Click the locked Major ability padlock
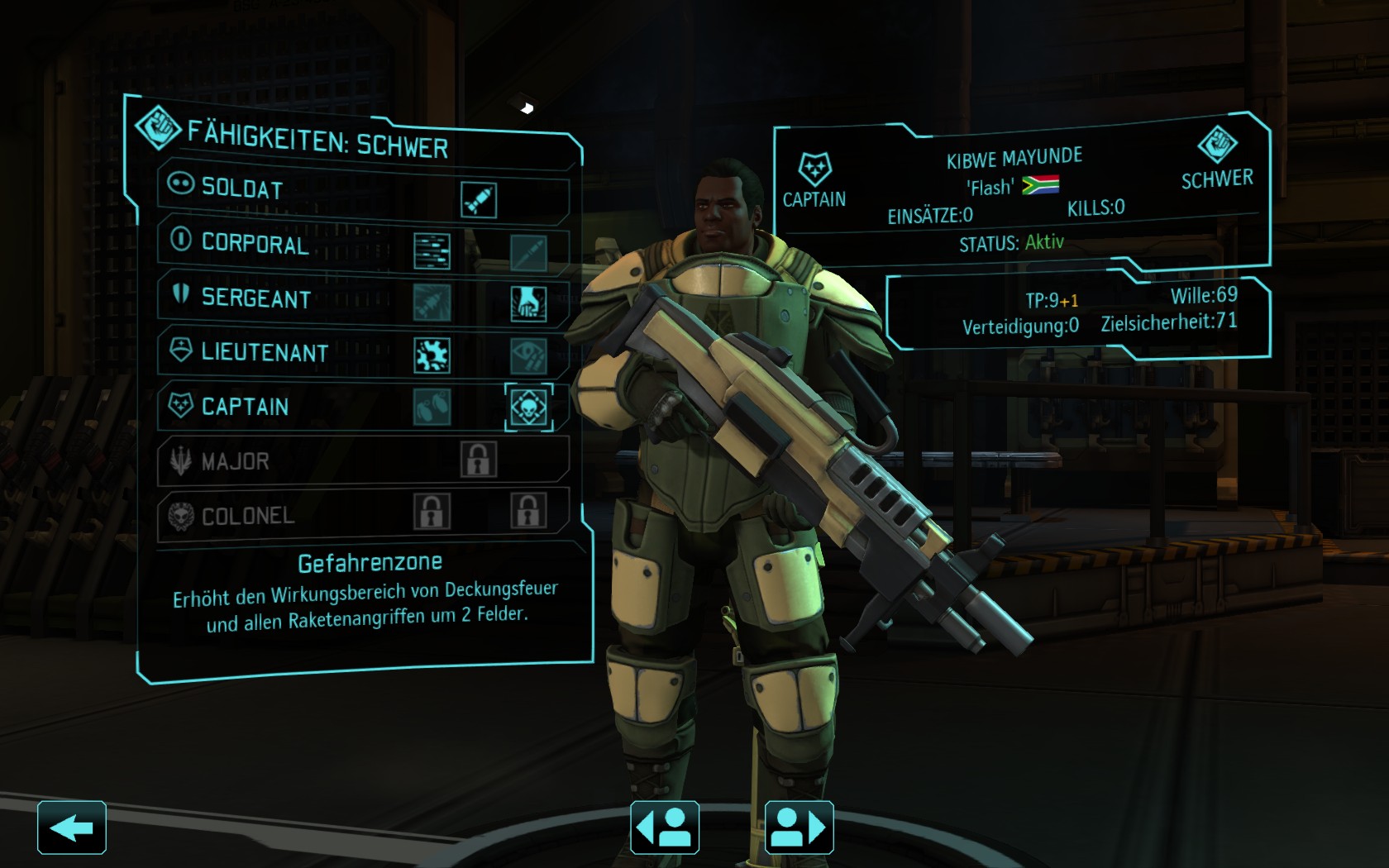The width and height of the screenshot is (1389, 868). (479, 460)
